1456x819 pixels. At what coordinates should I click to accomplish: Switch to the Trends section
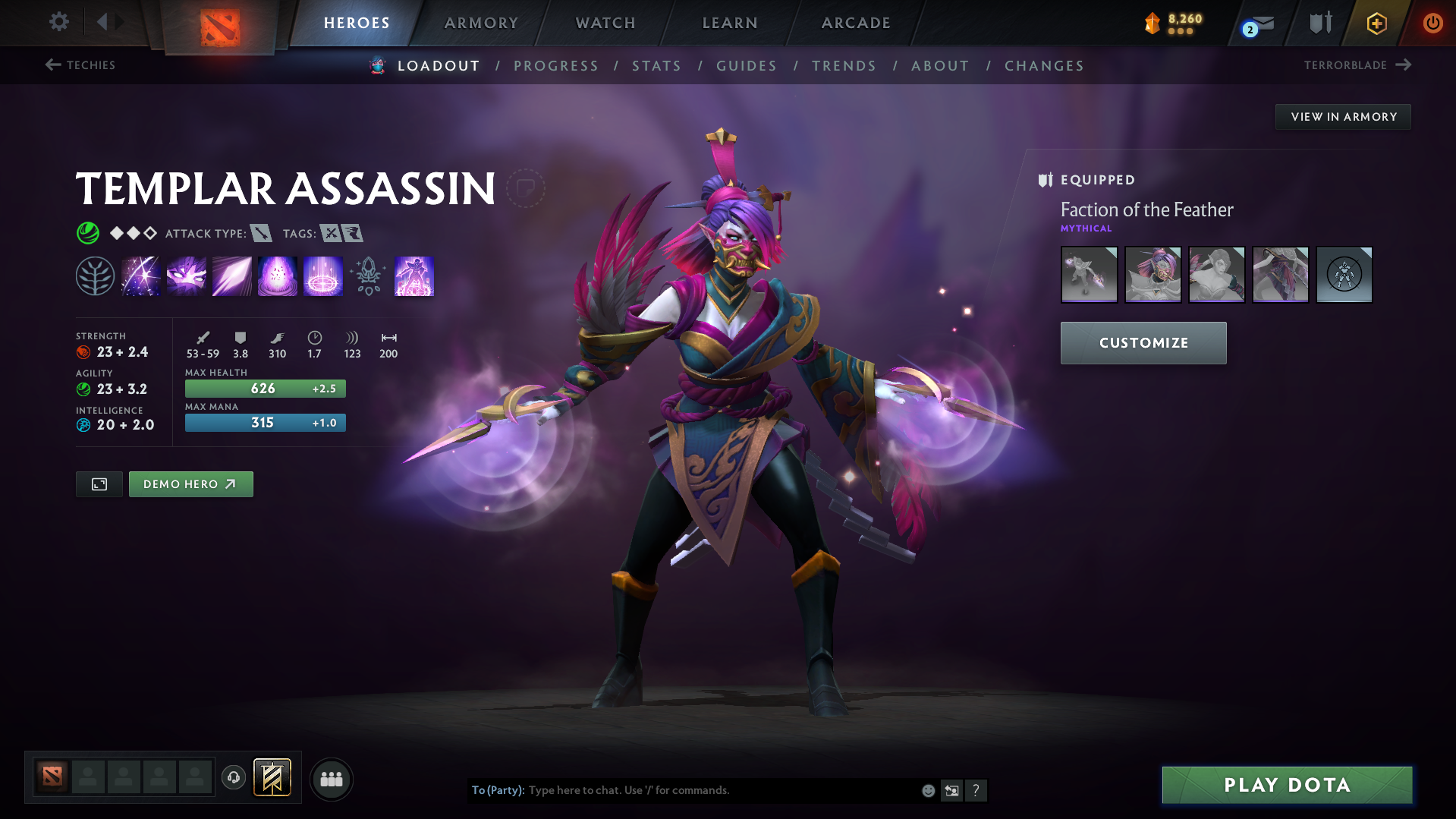click(844, 66)
